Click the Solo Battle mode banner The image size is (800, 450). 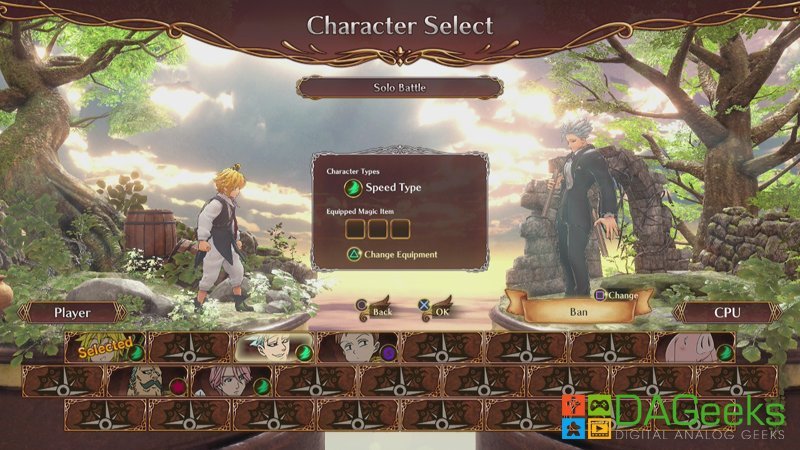tap(399, 88)
